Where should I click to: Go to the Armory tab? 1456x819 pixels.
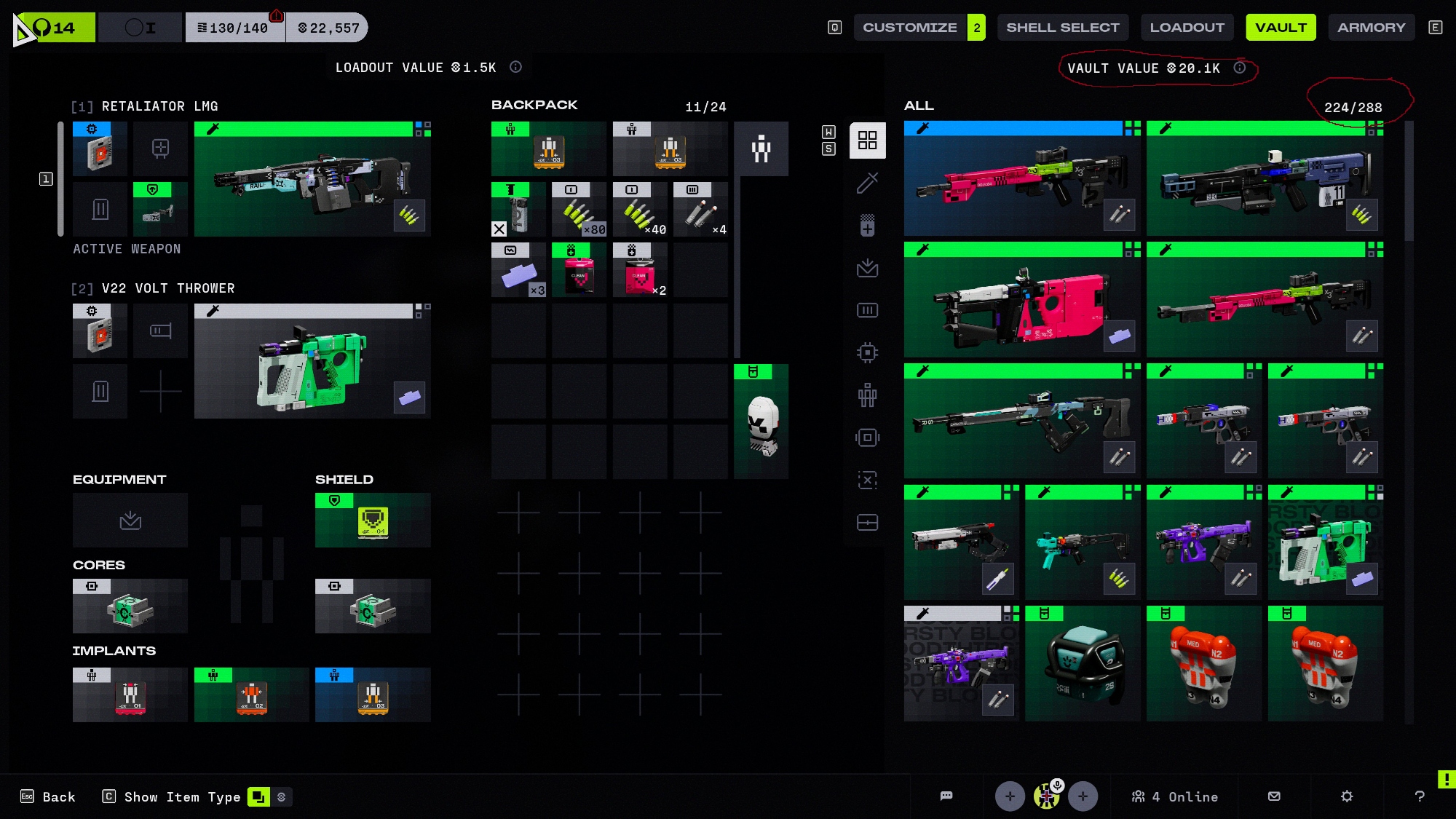pyautogui.click(x=1371, y=28)
